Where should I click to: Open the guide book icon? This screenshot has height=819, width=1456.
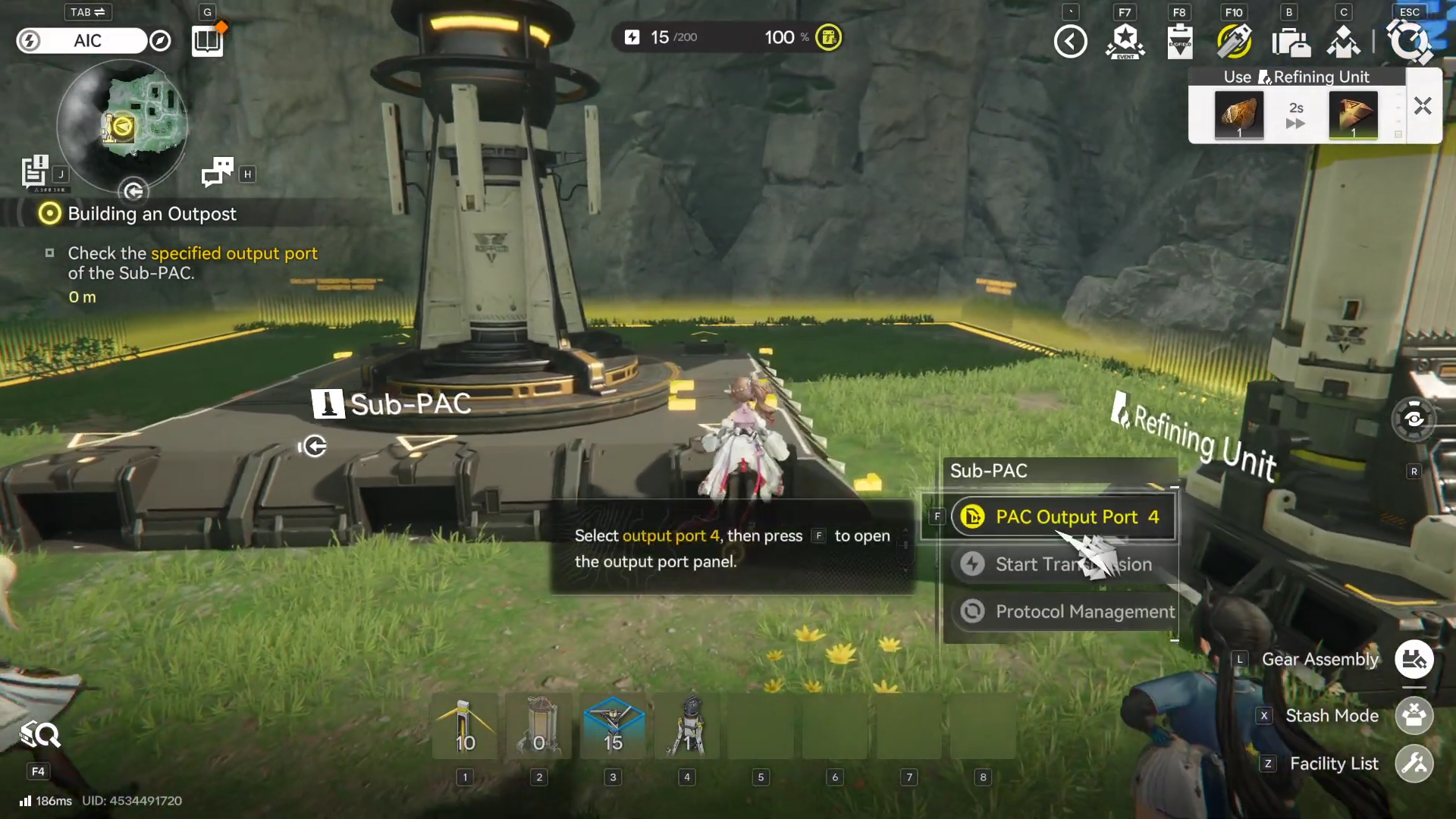click(207, 41)
